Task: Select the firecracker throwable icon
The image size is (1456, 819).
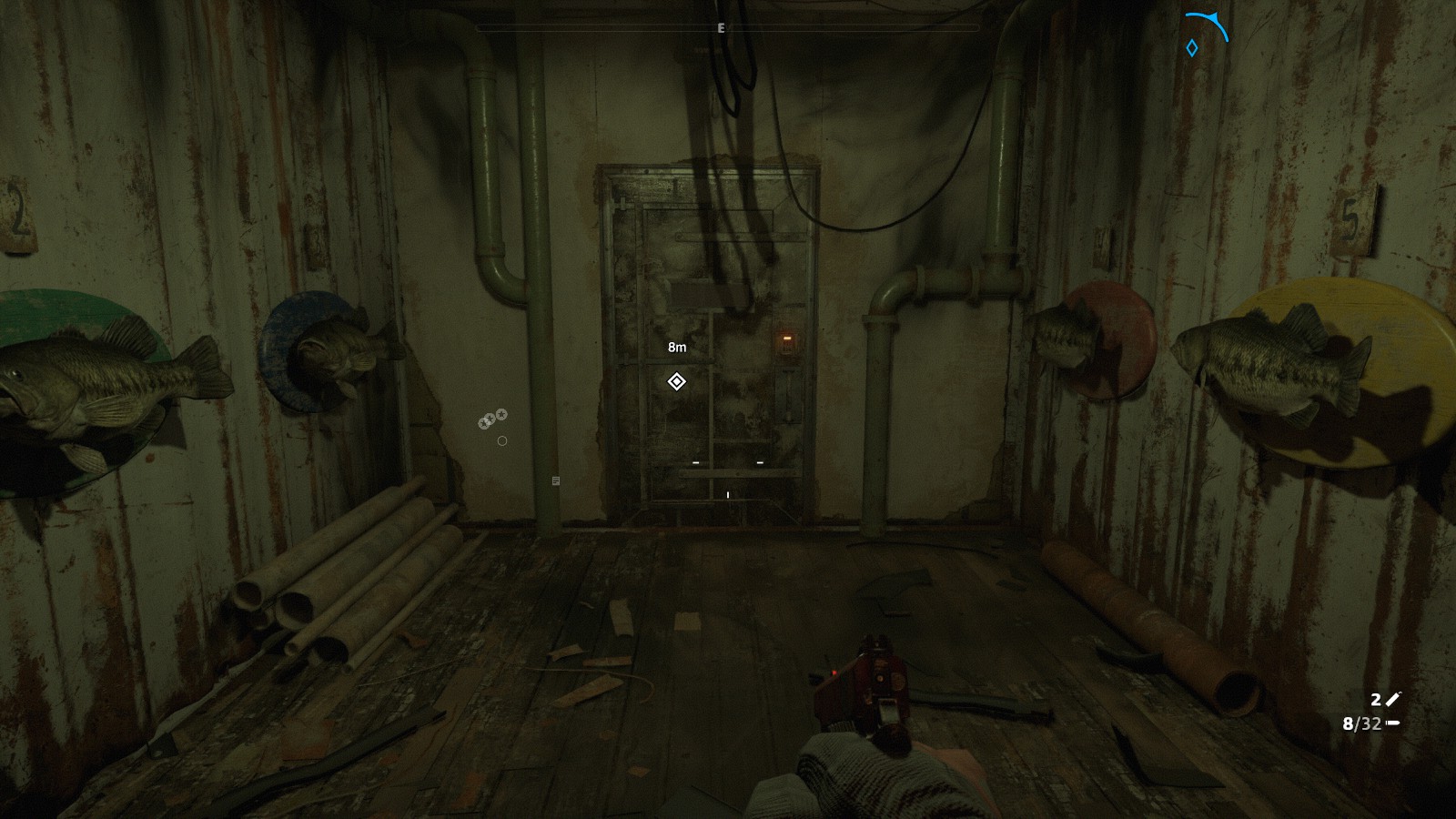Action: [1393, 699]
